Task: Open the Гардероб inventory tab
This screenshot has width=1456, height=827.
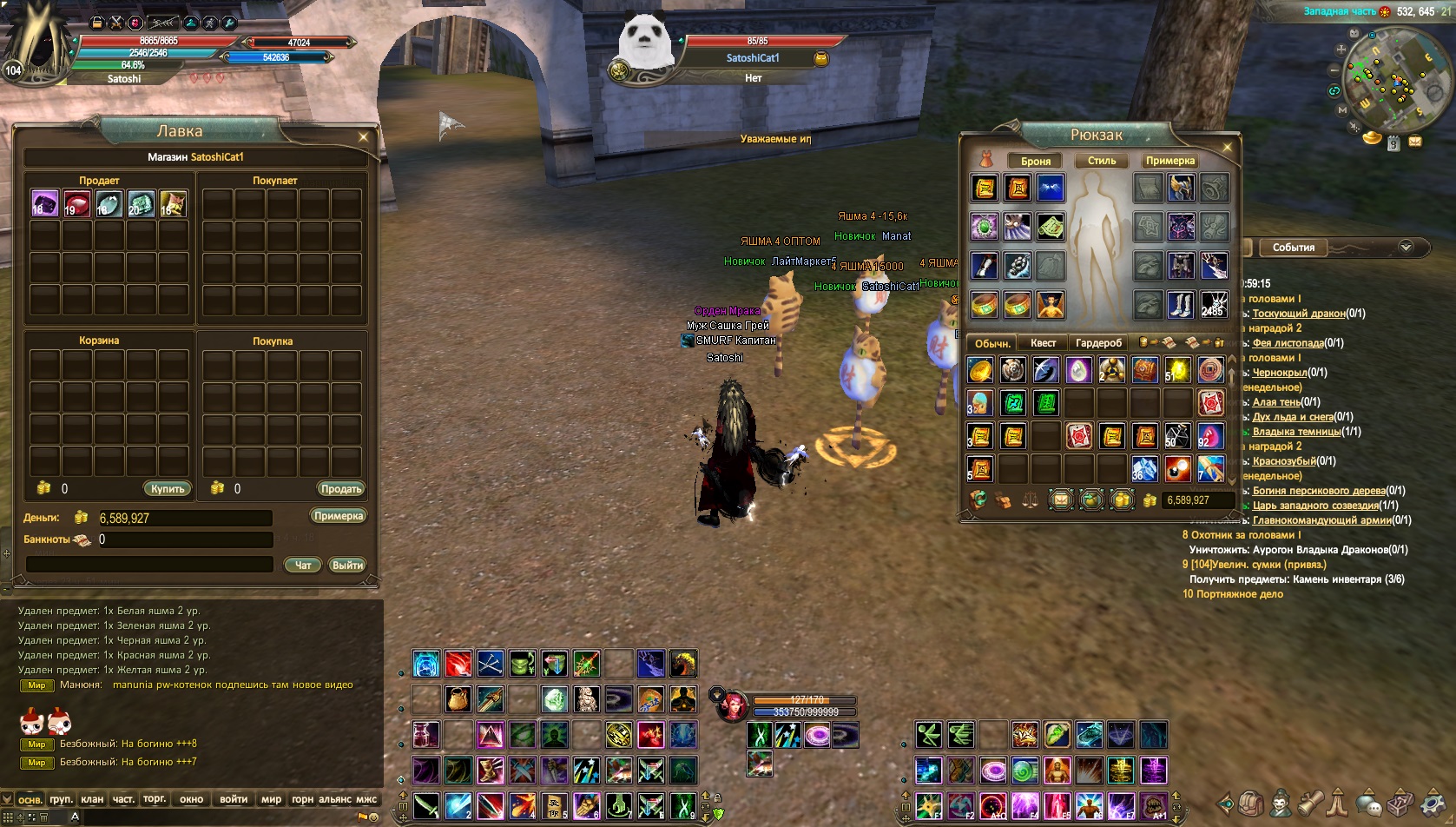Action: (1098, 343)
